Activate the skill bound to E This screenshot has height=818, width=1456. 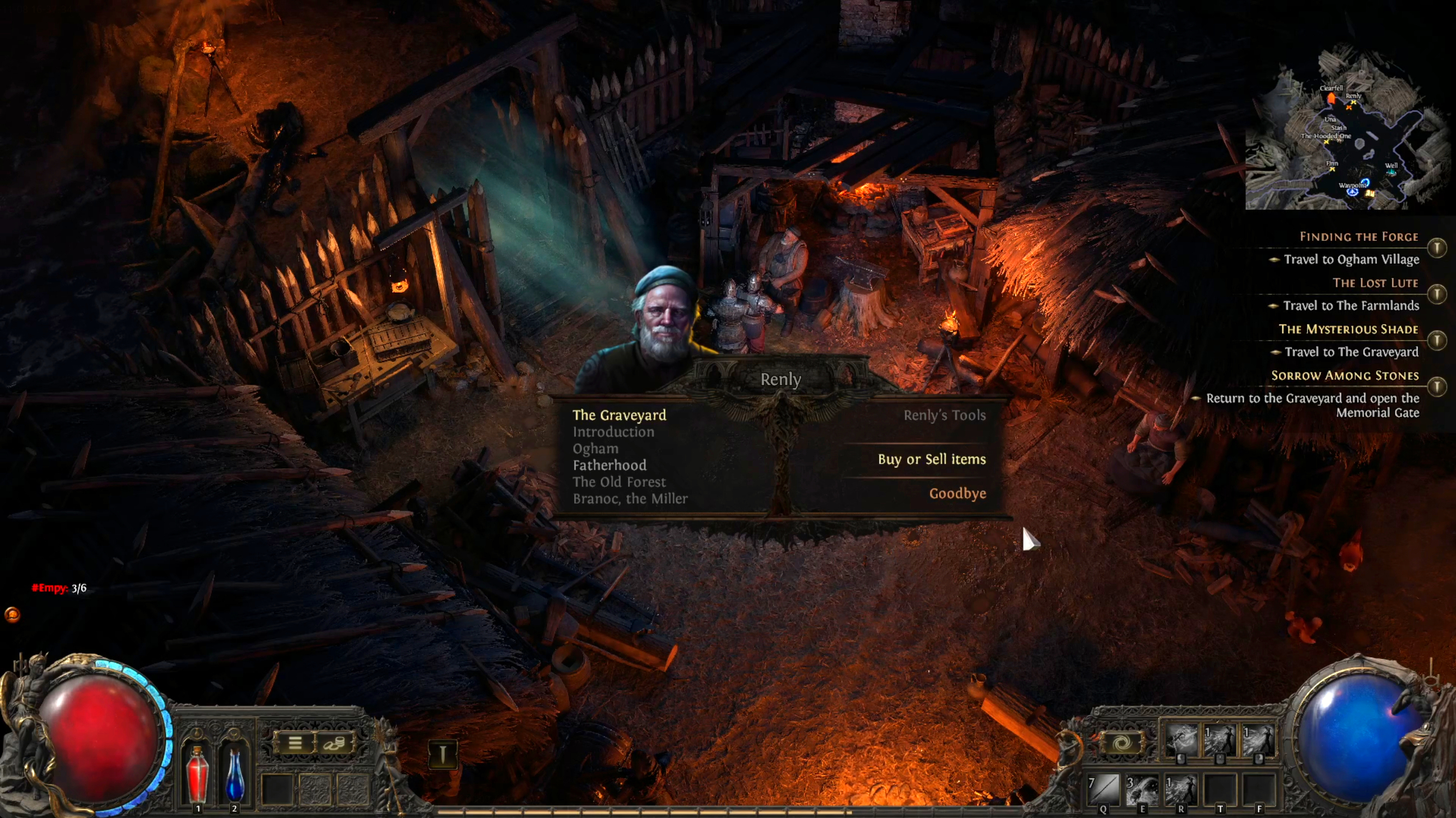pyautogui.click(x=1141, y=789)
